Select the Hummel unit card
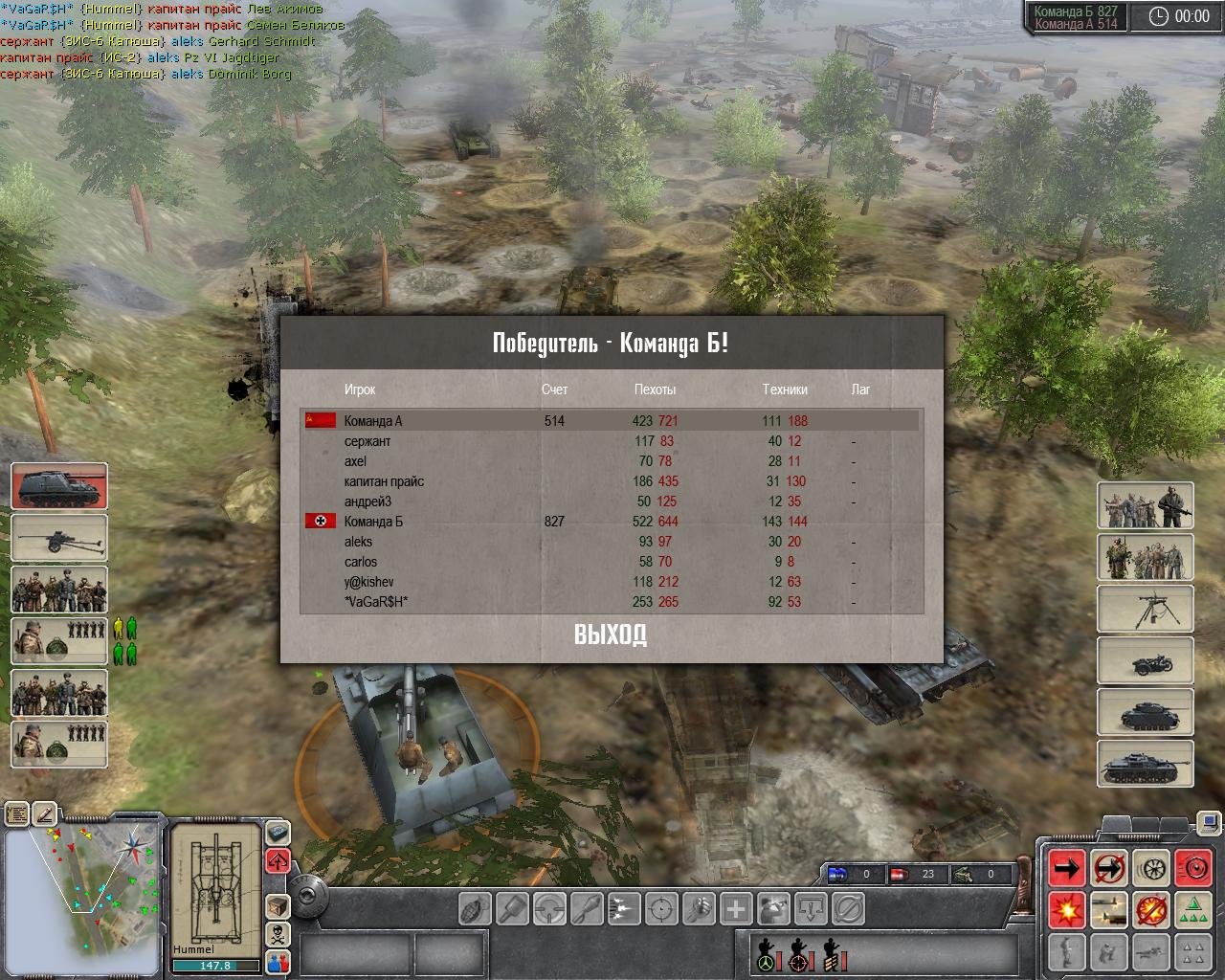Image resolution: width=1225 pixels, height=980 pixels. [59, 485]
